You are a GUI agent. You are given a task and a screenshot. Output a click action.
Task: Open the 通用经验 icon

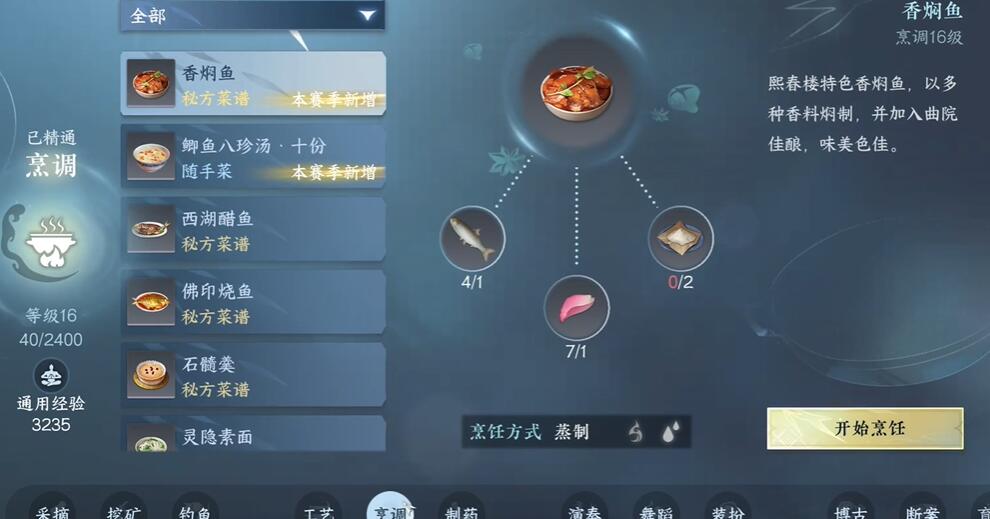click(x=51, y=376)
